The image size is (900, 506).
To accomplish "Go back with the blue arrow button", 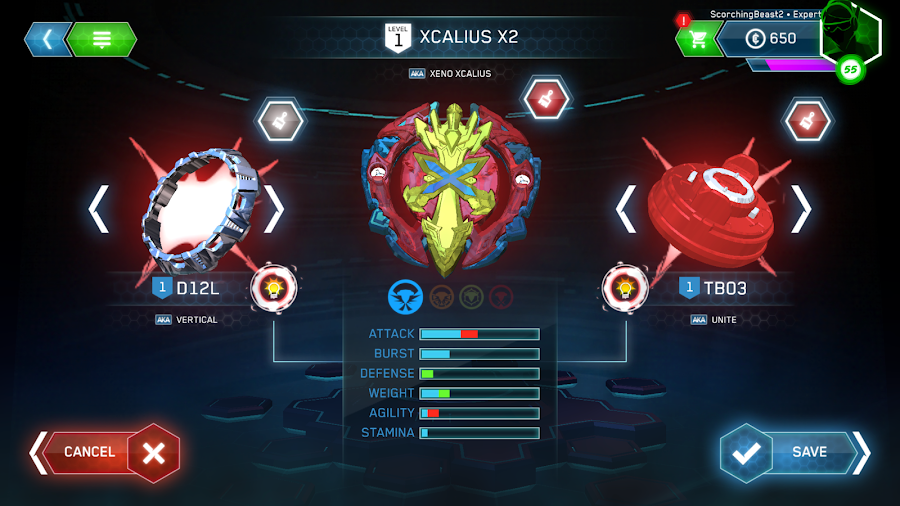I will click(45, 39).
